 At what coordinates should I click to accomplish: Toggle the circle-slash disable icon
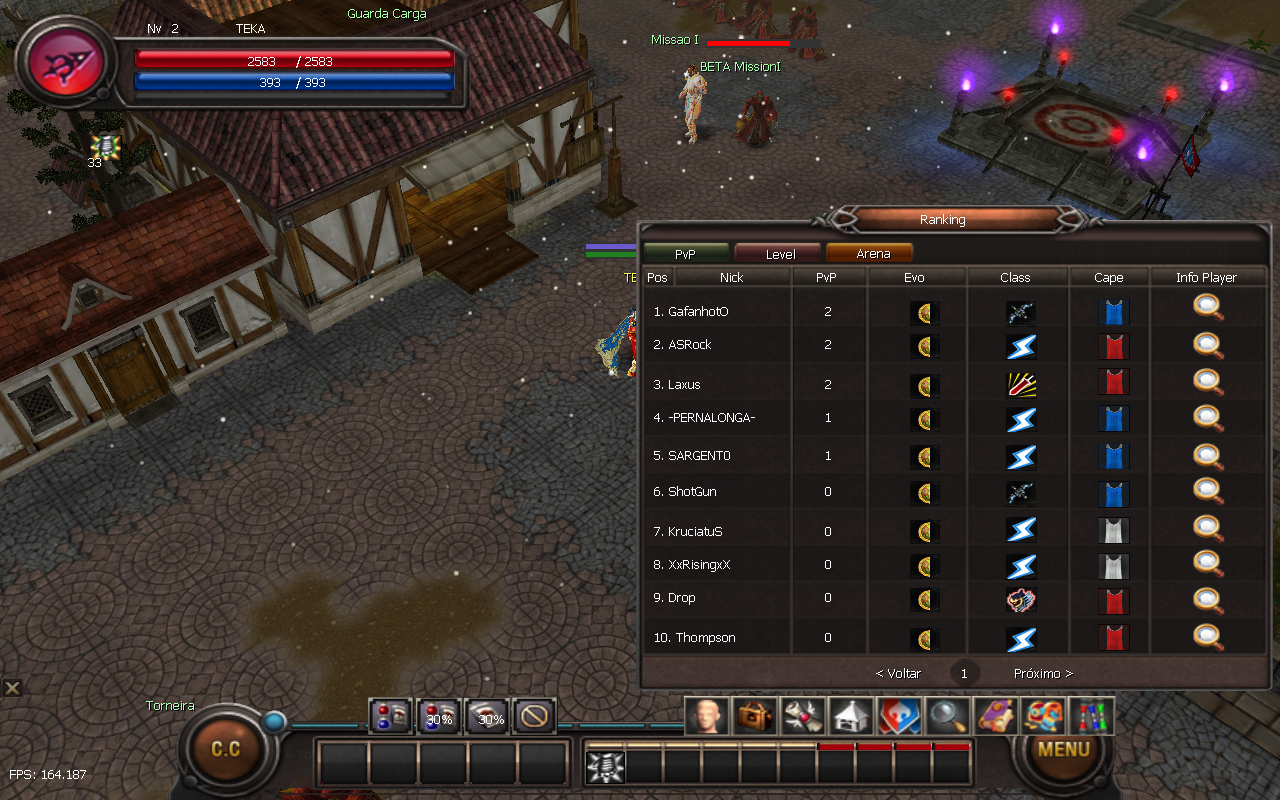(x=535, y=716)
